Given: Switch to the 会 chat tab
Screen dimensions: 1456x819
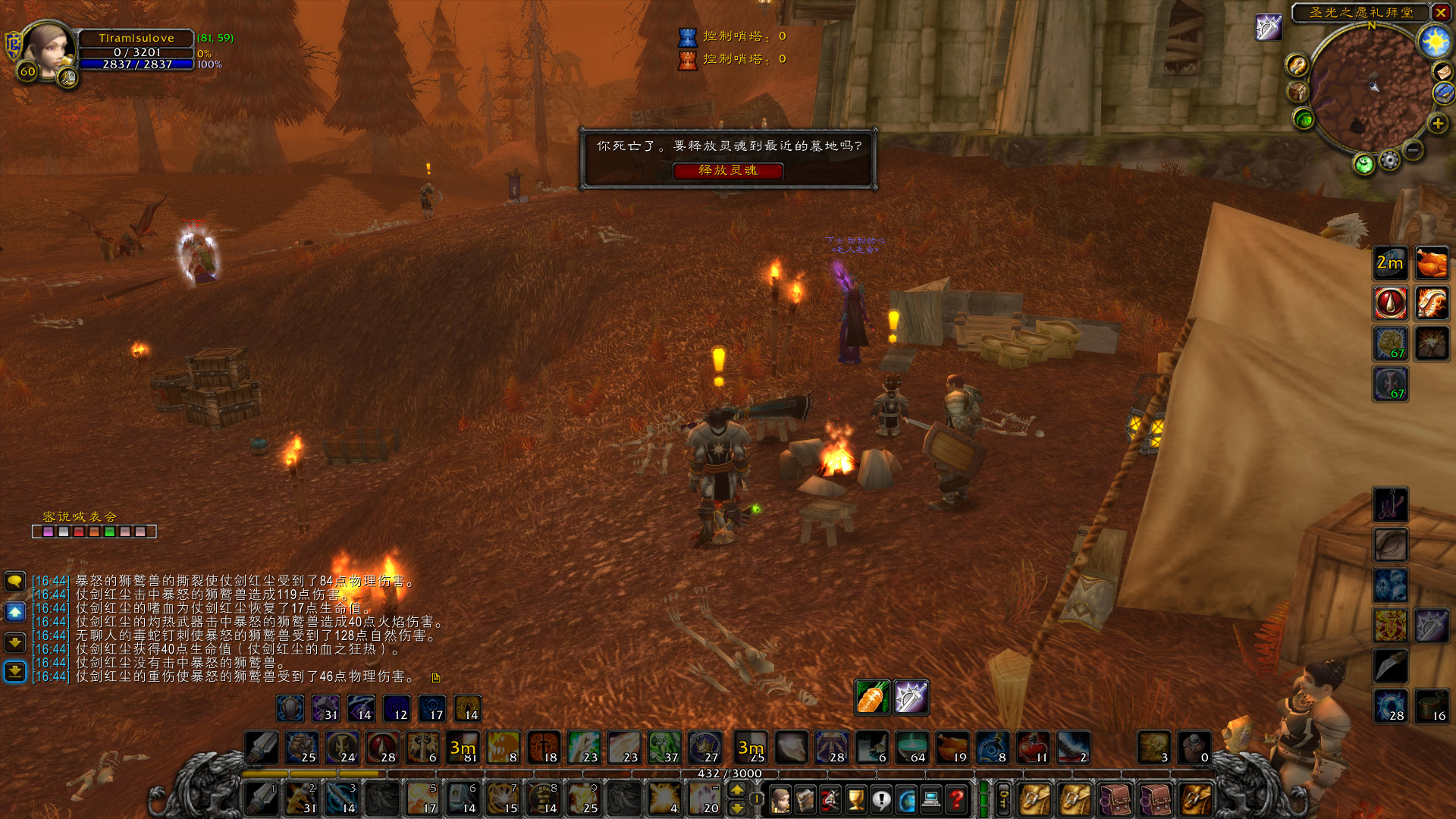Looking at the screenshot, I should pos(111,517).
